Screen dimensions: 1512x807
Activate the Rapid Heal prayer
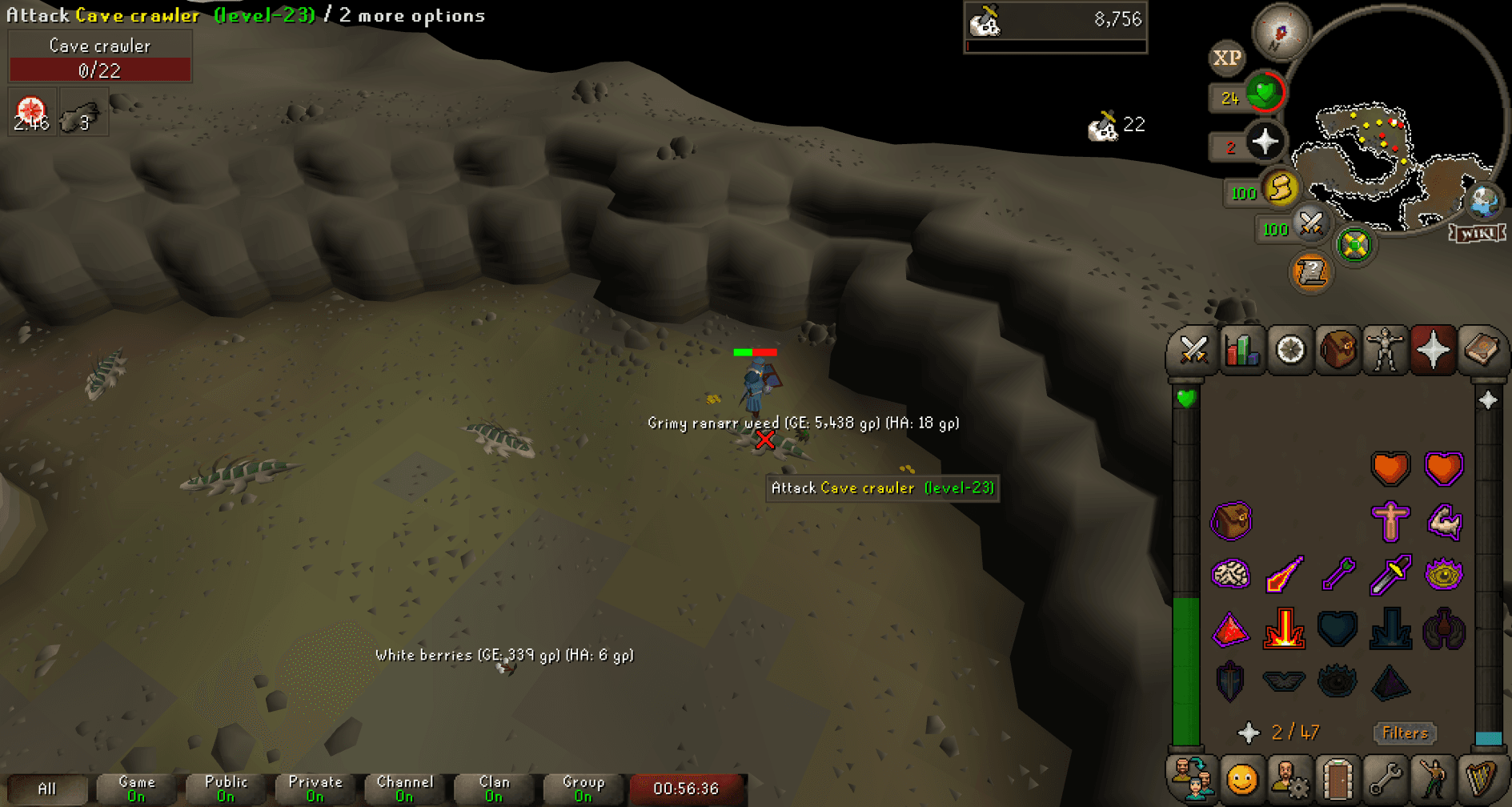click(1445, 468)
